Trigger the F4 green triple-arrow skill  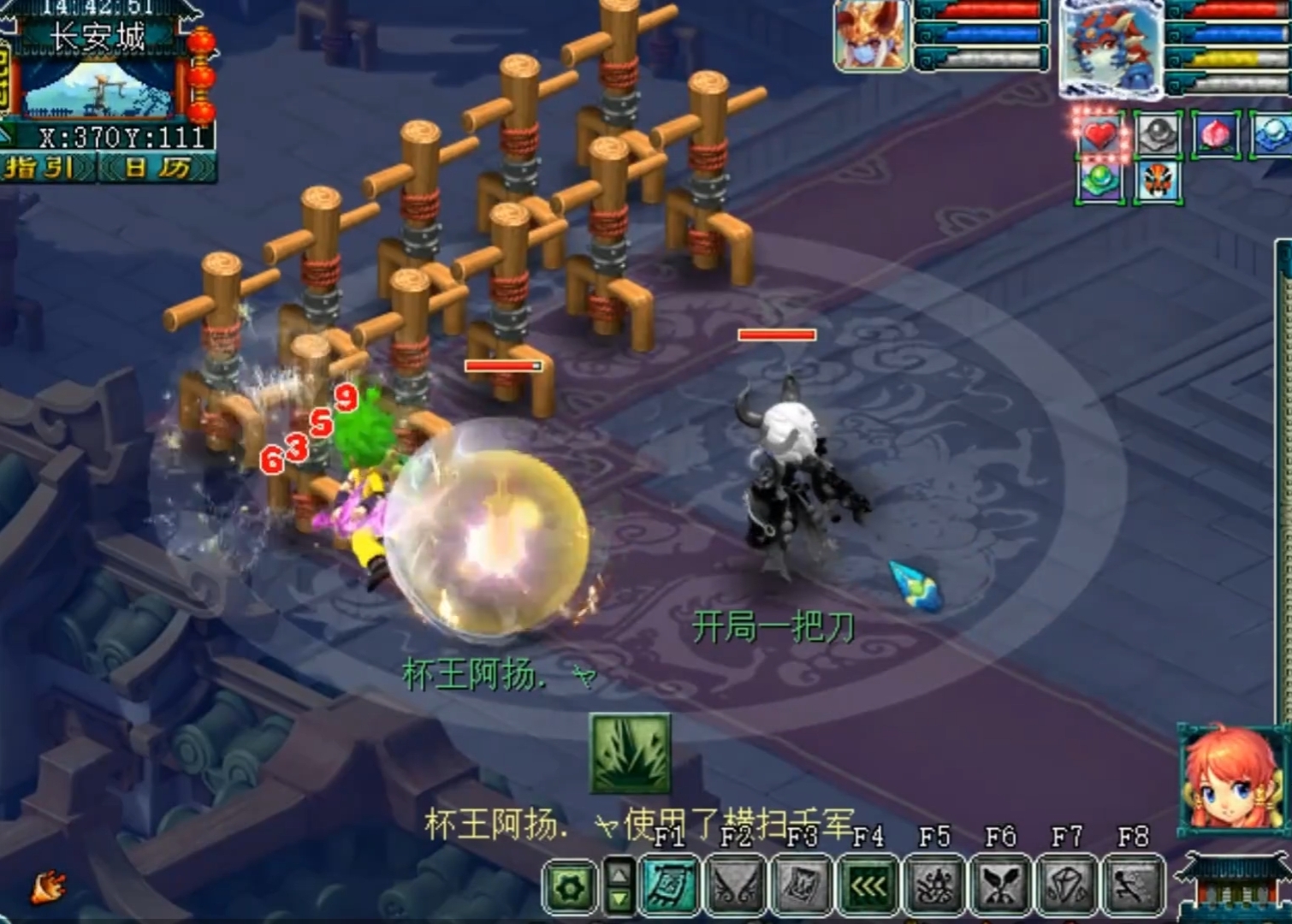868,885
